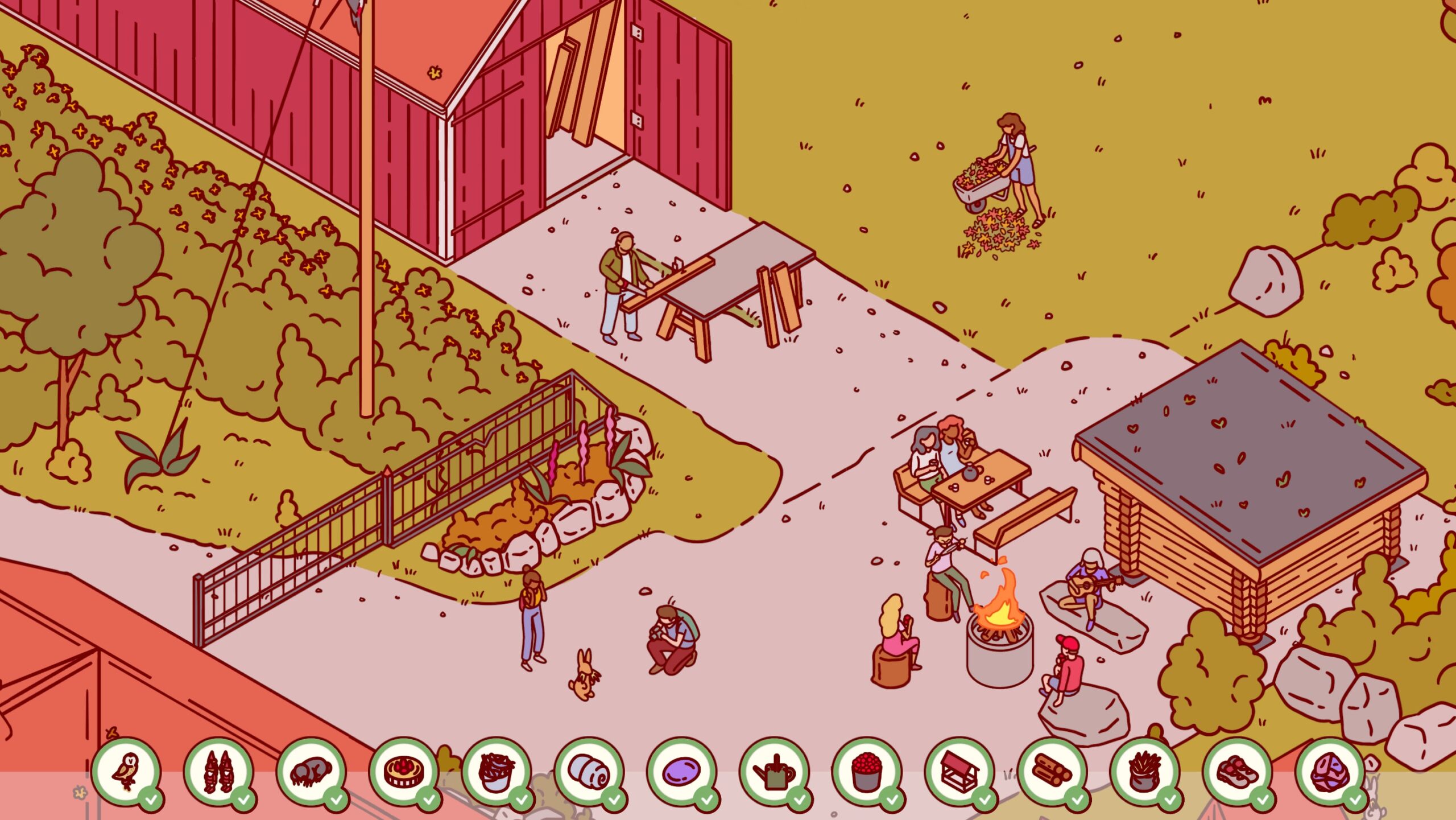Select the pair of sneakers icon

tap(1238, 772)
